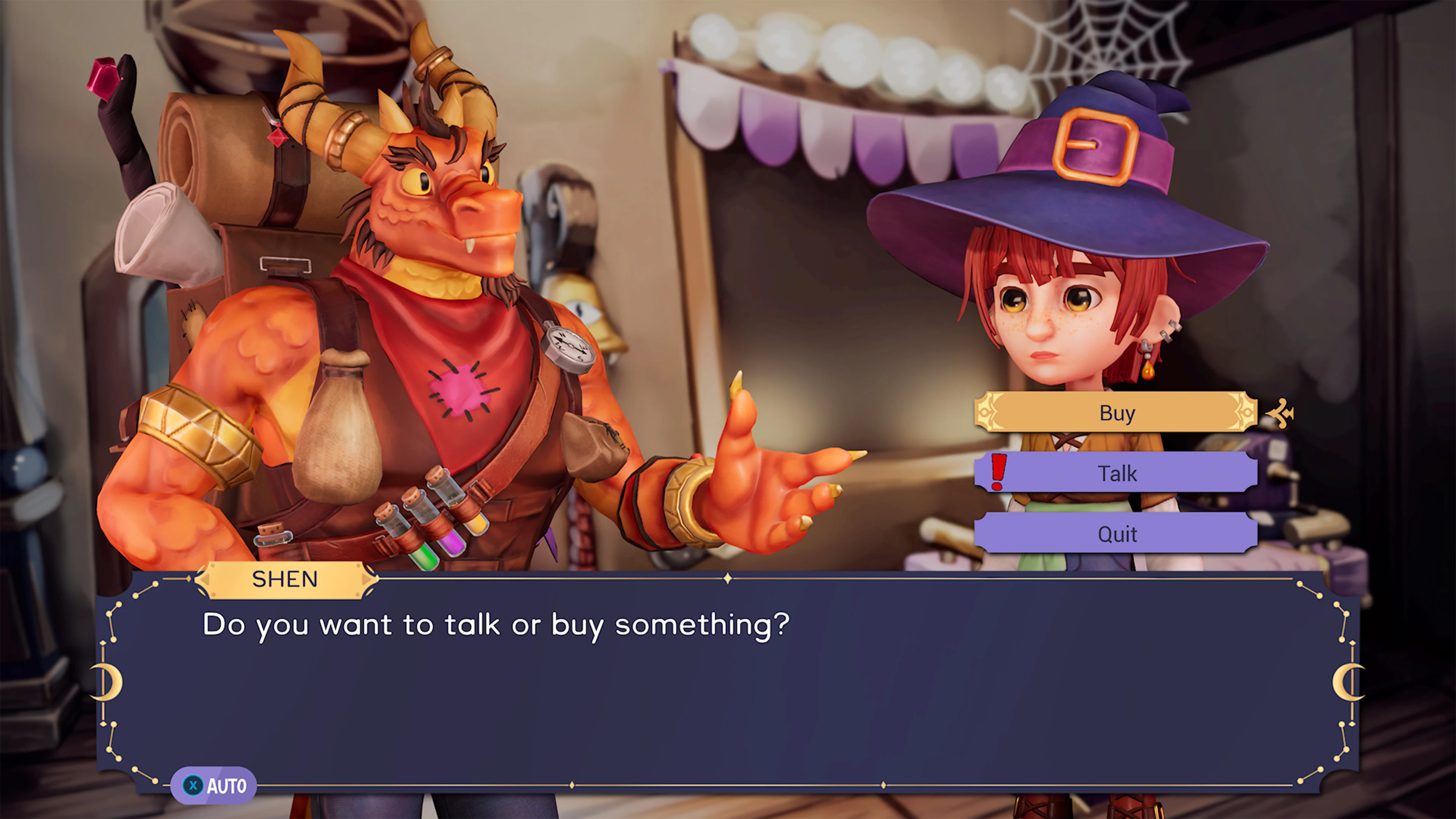Choose Quit from the conversation menu
The height and width of the screenshot is (819, 1456).
click(1117, 533)
